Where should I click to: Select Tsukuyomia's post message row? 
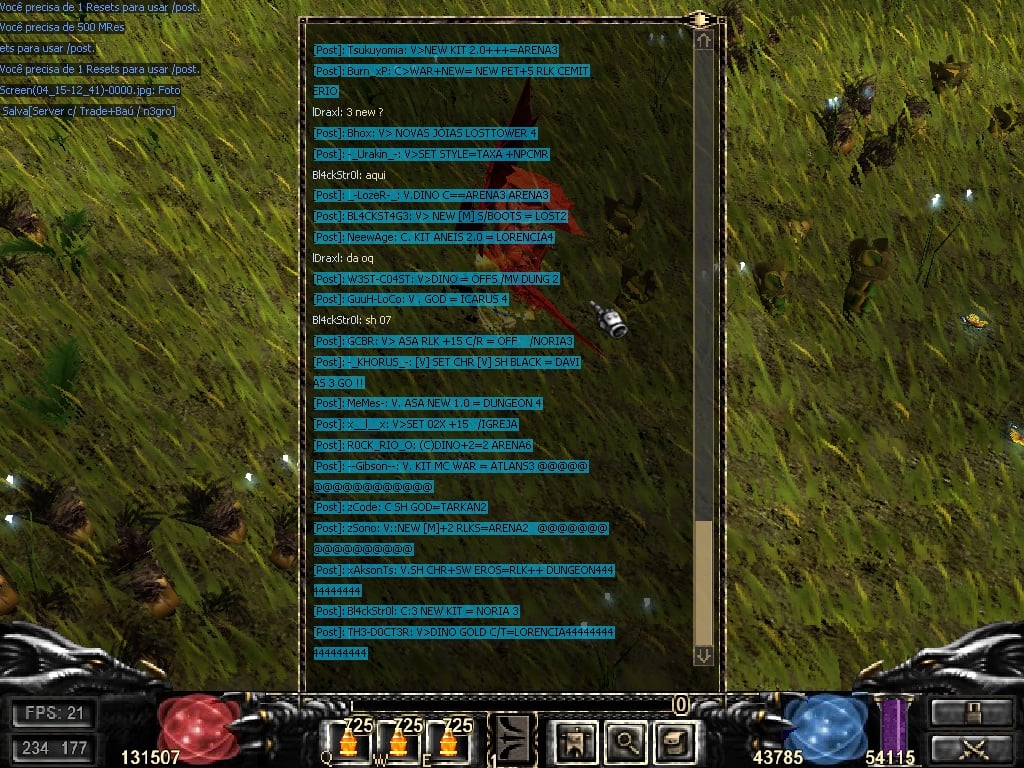point(435,50)
